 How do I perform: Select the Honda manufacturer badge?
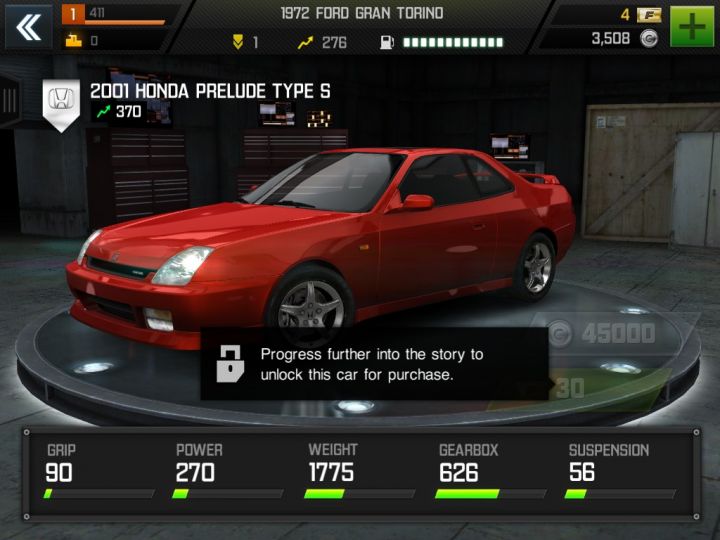(x=59, y=103)
